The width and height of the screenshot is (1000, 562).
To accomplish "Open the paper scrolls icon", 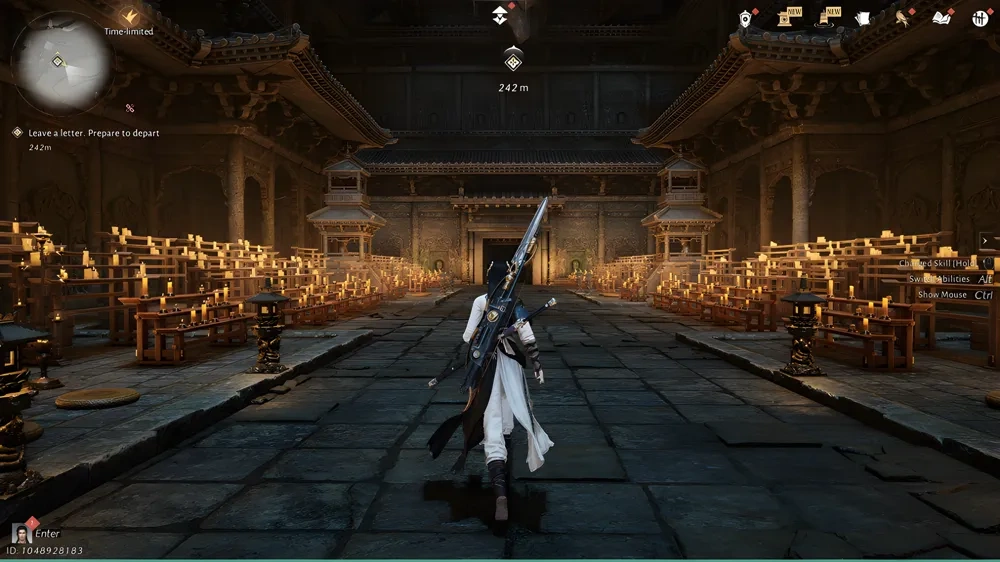I will pos(863,18).
